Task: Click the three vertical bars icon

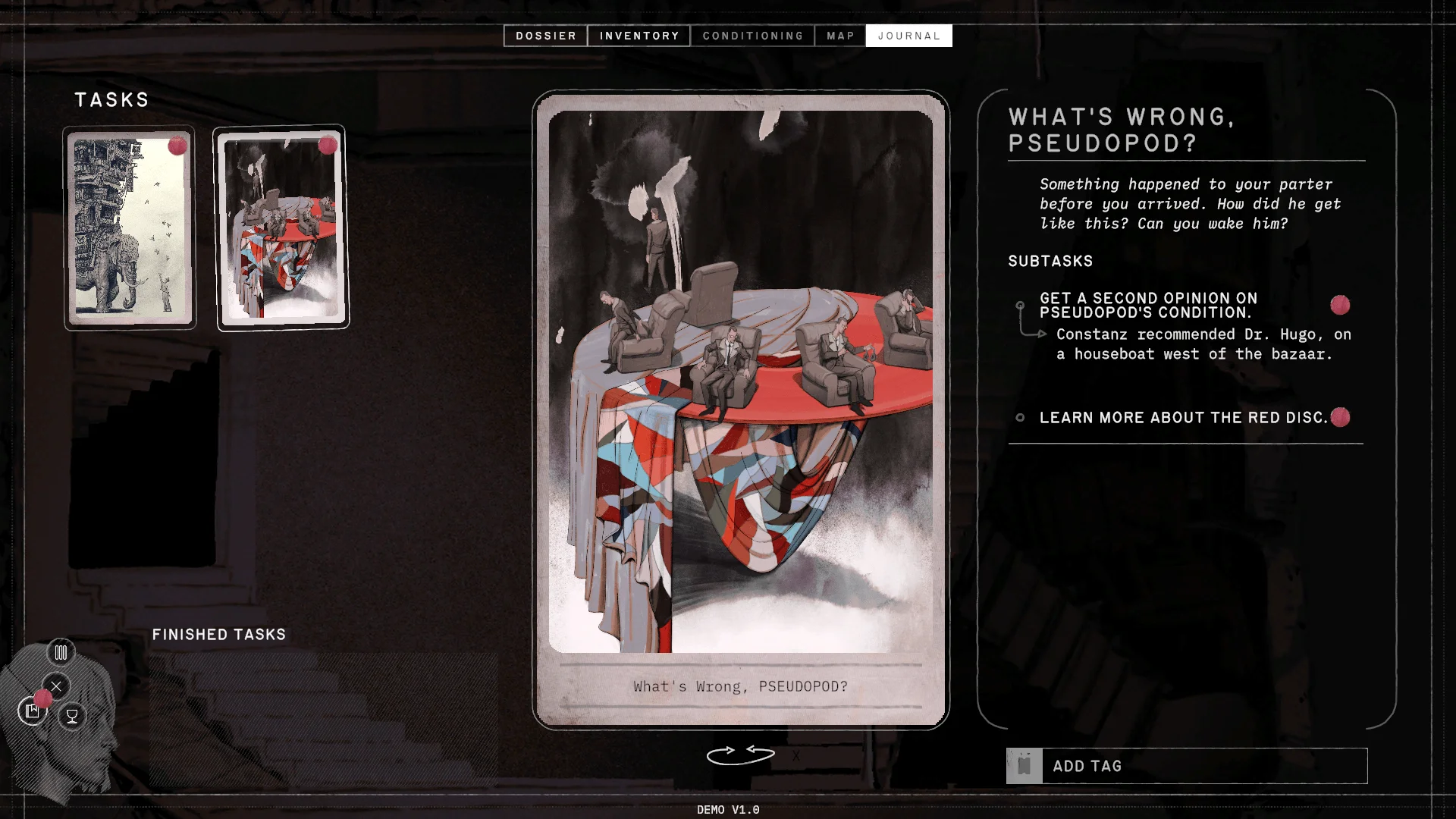Action: pos(61,652)
